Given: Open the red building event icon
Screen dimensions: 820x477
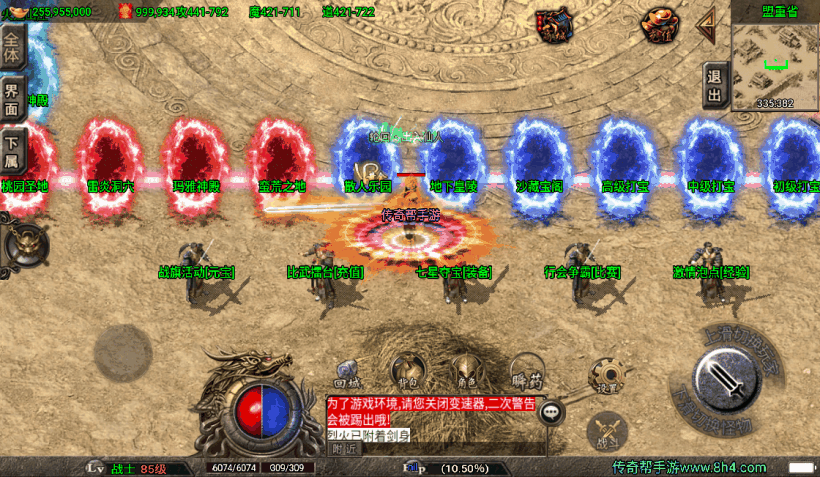Looking at the screenshot, I should pyautogui.click(x=554, y=24).
